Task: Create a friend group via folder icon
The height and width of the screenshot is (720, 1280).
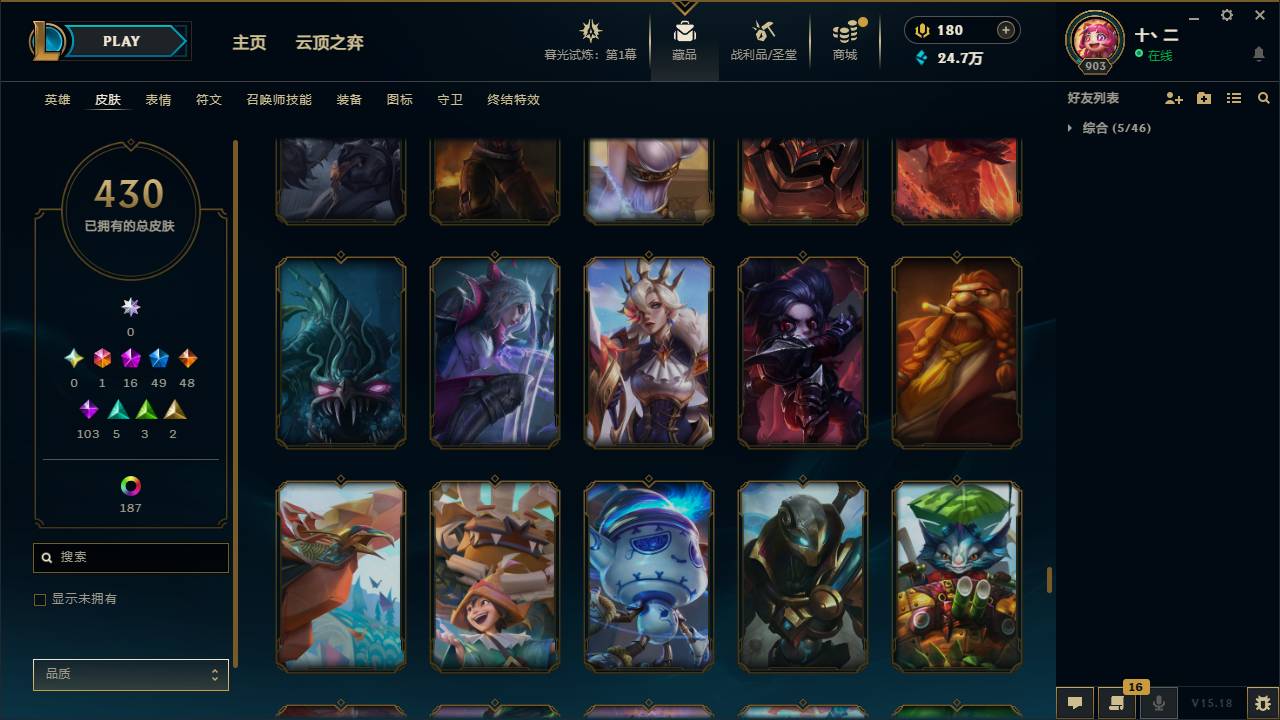Action: pyautogui.click(x=1204, y=97)
